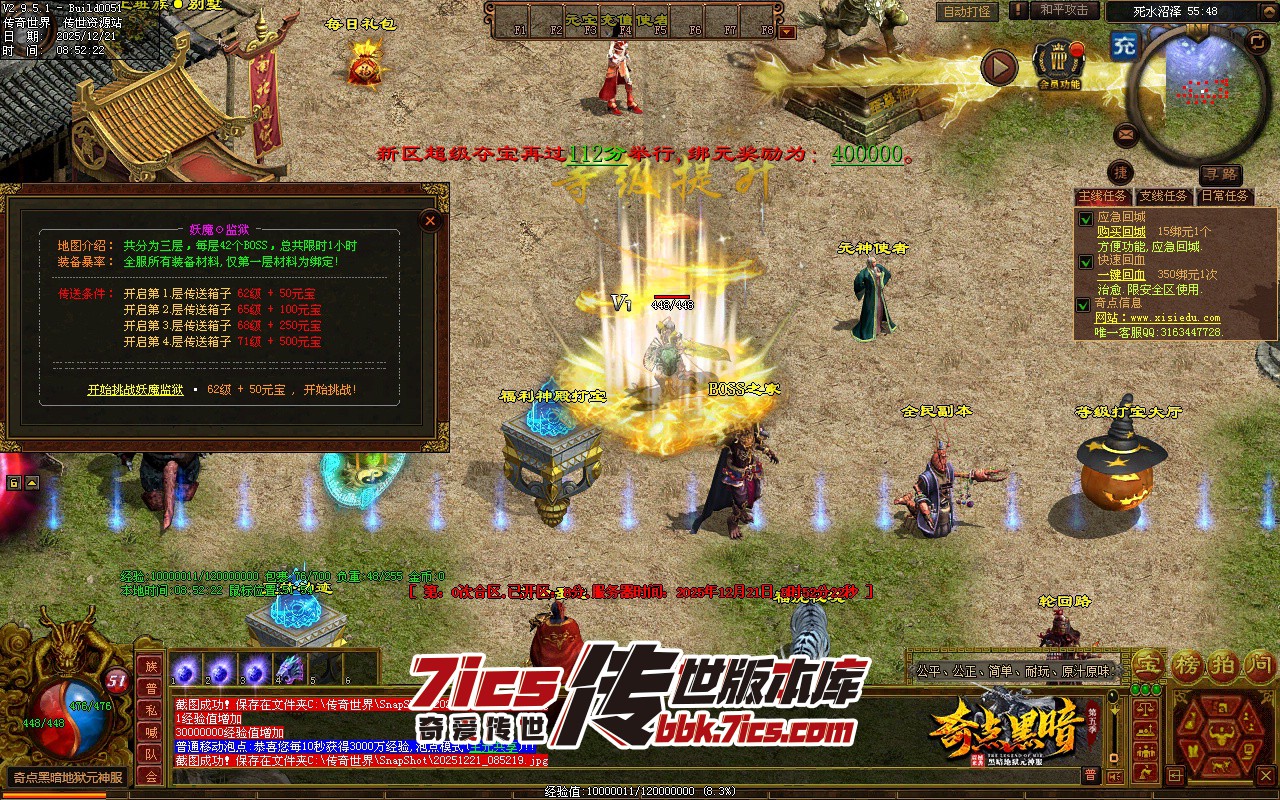Toggle the 自动打怪 auto-fight button

point(967,12)
